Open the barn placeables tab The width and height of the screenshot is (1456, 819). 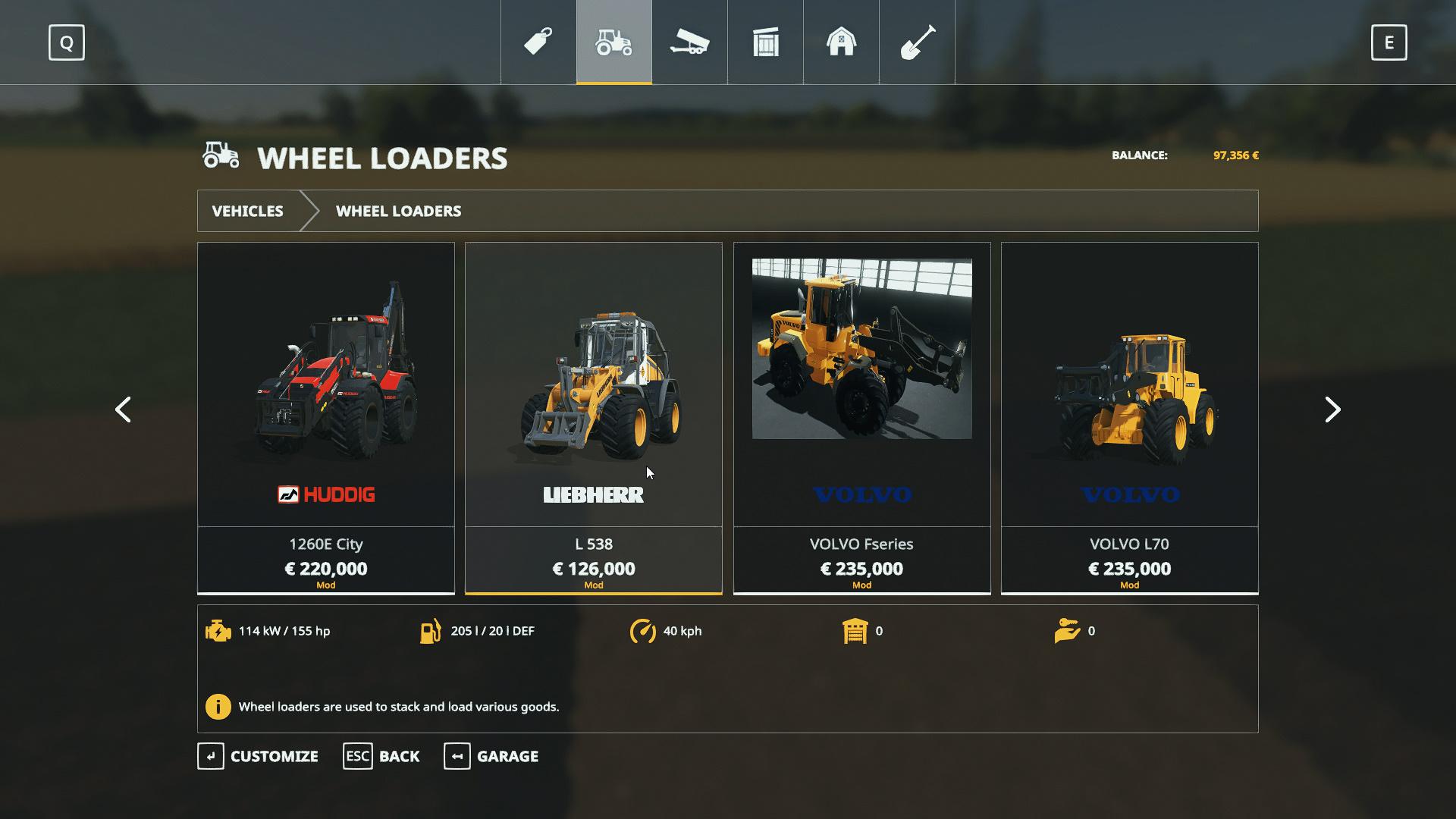841,42
